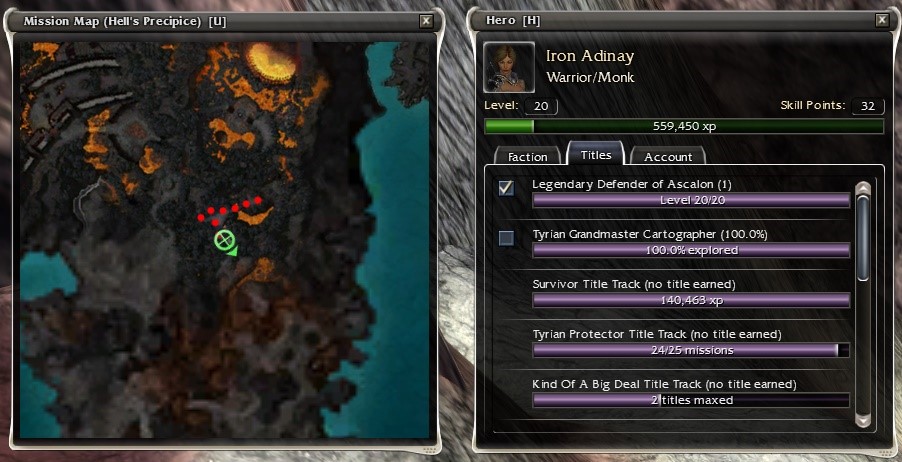Uncheck Legendary Defender of Ascalon title

(x=507, y=188)
